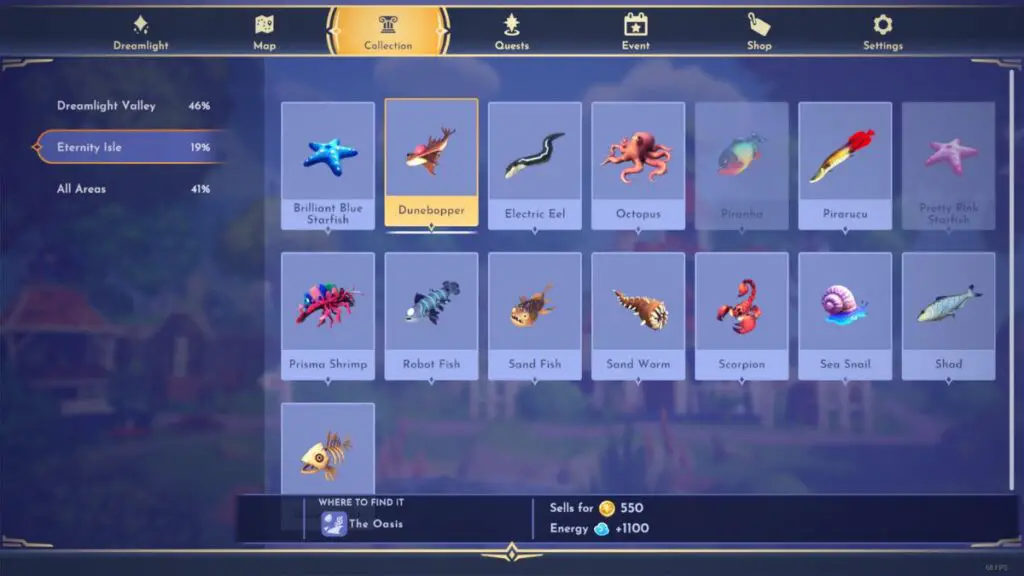Open the Event tab
1024x576 pixels.
635,32
